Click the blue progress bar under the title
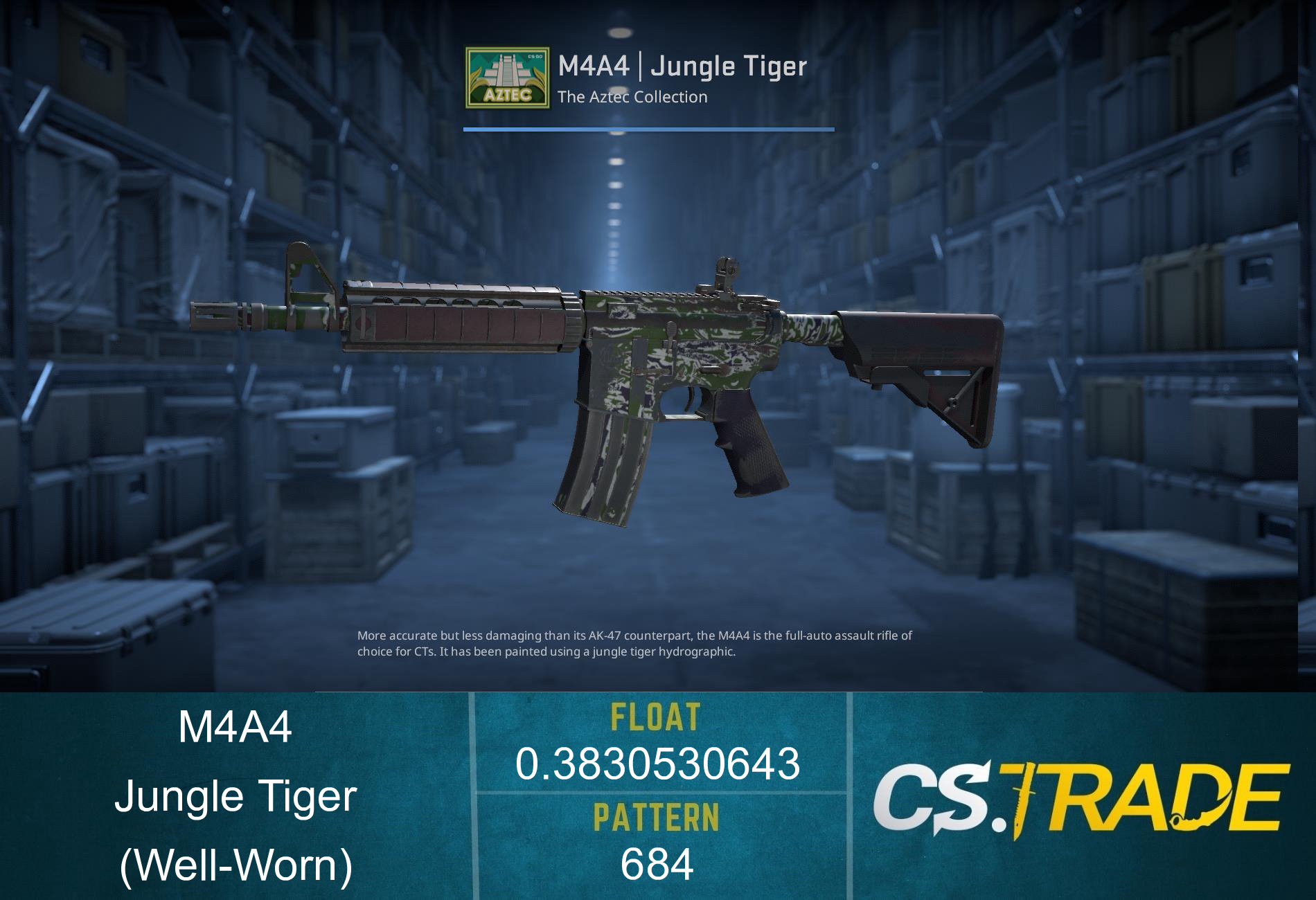Viewport: 1316px width, 900px height. click(648, 128)
